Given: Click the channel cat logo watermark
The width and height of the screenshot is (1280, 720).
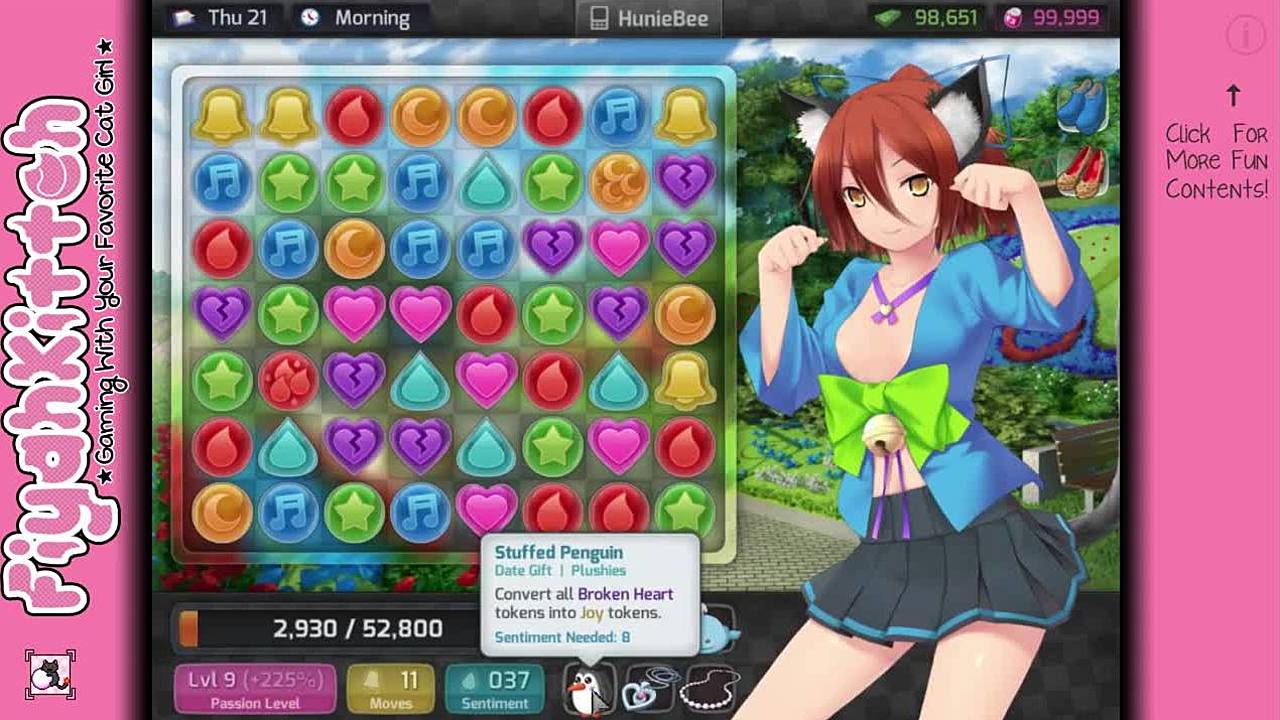Looking at the screenshot, I should pyautogui.click(x=50, y=674).
